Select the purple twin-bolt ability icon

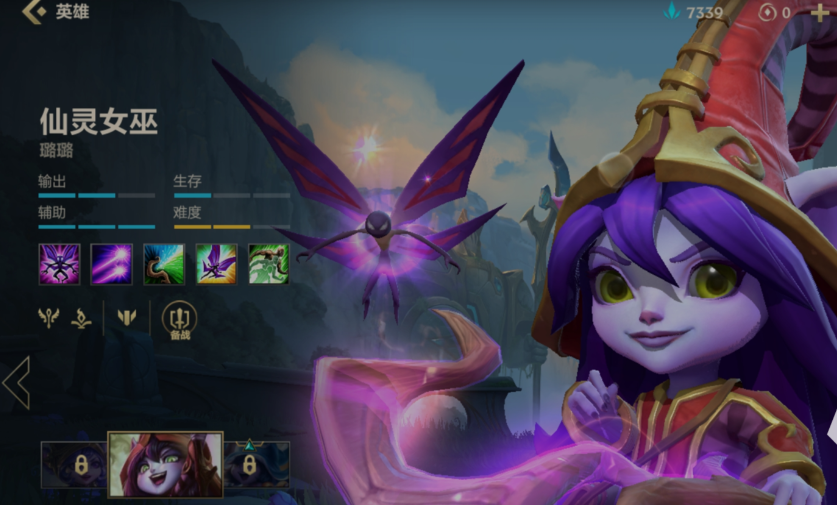point(111,264)
